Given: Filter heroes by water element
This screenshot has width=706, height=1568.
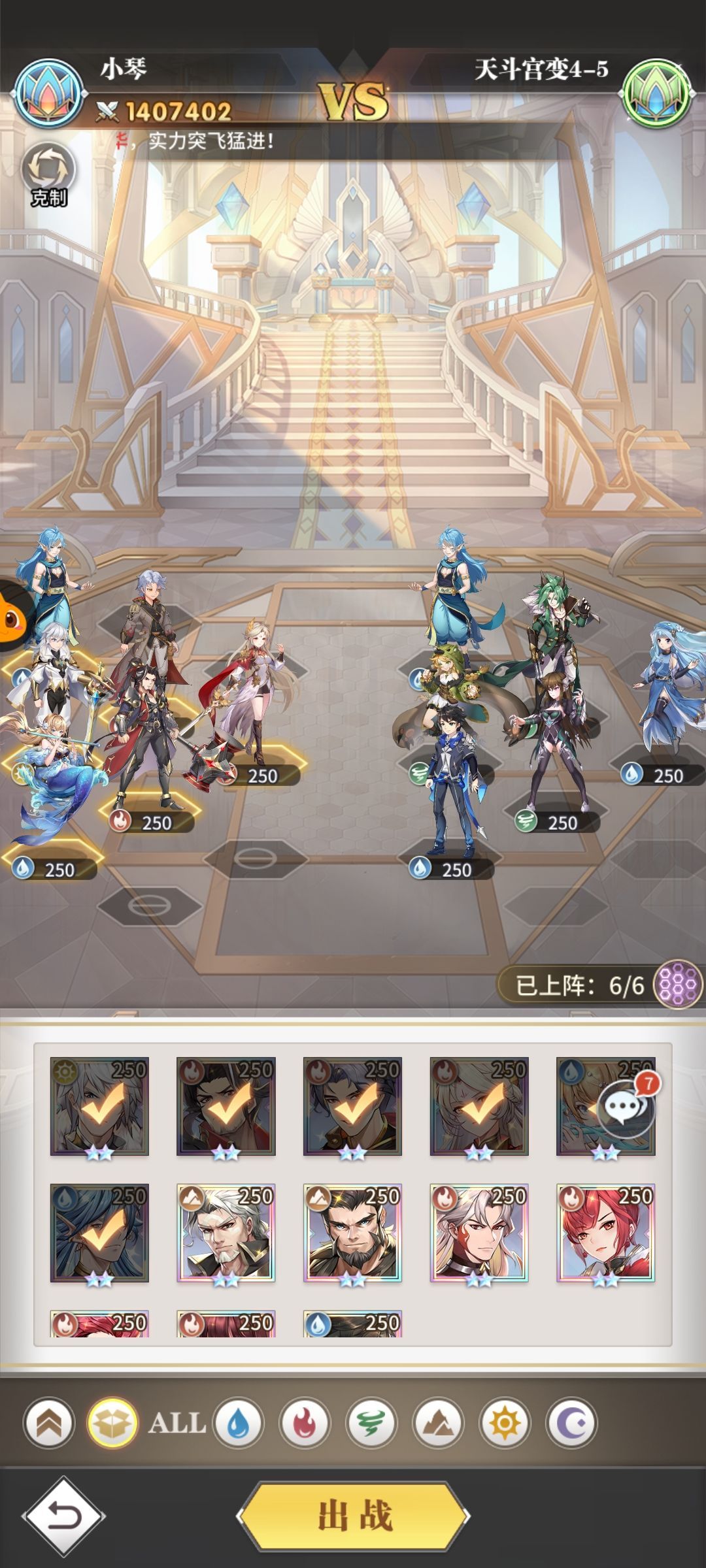Looking at the screenshot, I should [x=238, y=1423].
